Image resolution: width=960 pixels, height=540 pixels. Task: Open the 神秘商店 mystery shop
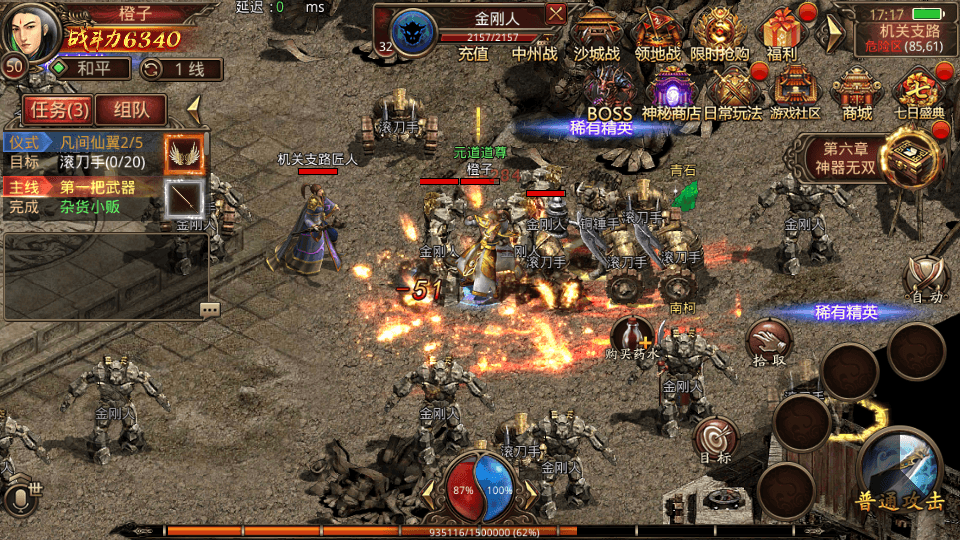pos(672,93)
